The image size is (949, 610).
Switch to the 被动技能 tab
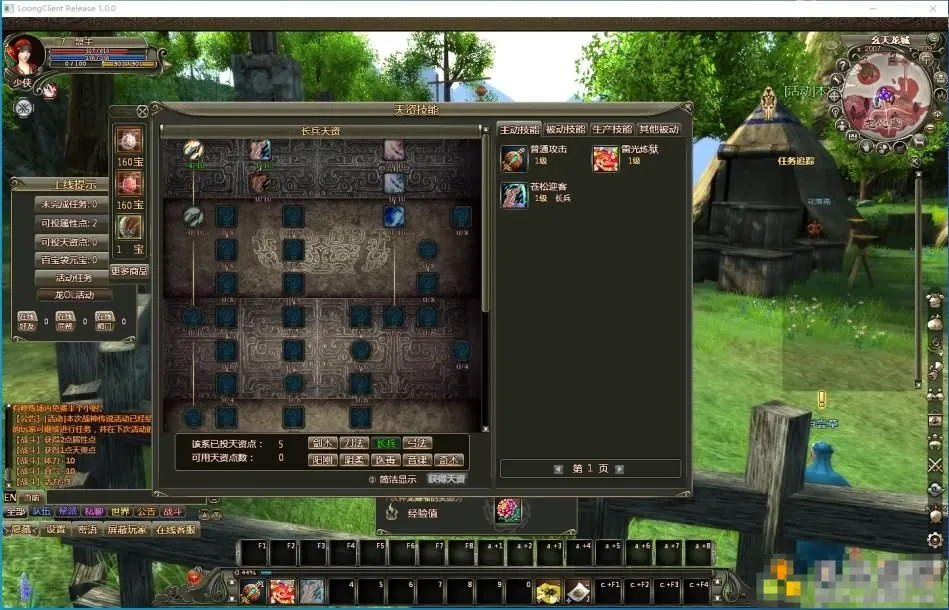click(566, 129)
